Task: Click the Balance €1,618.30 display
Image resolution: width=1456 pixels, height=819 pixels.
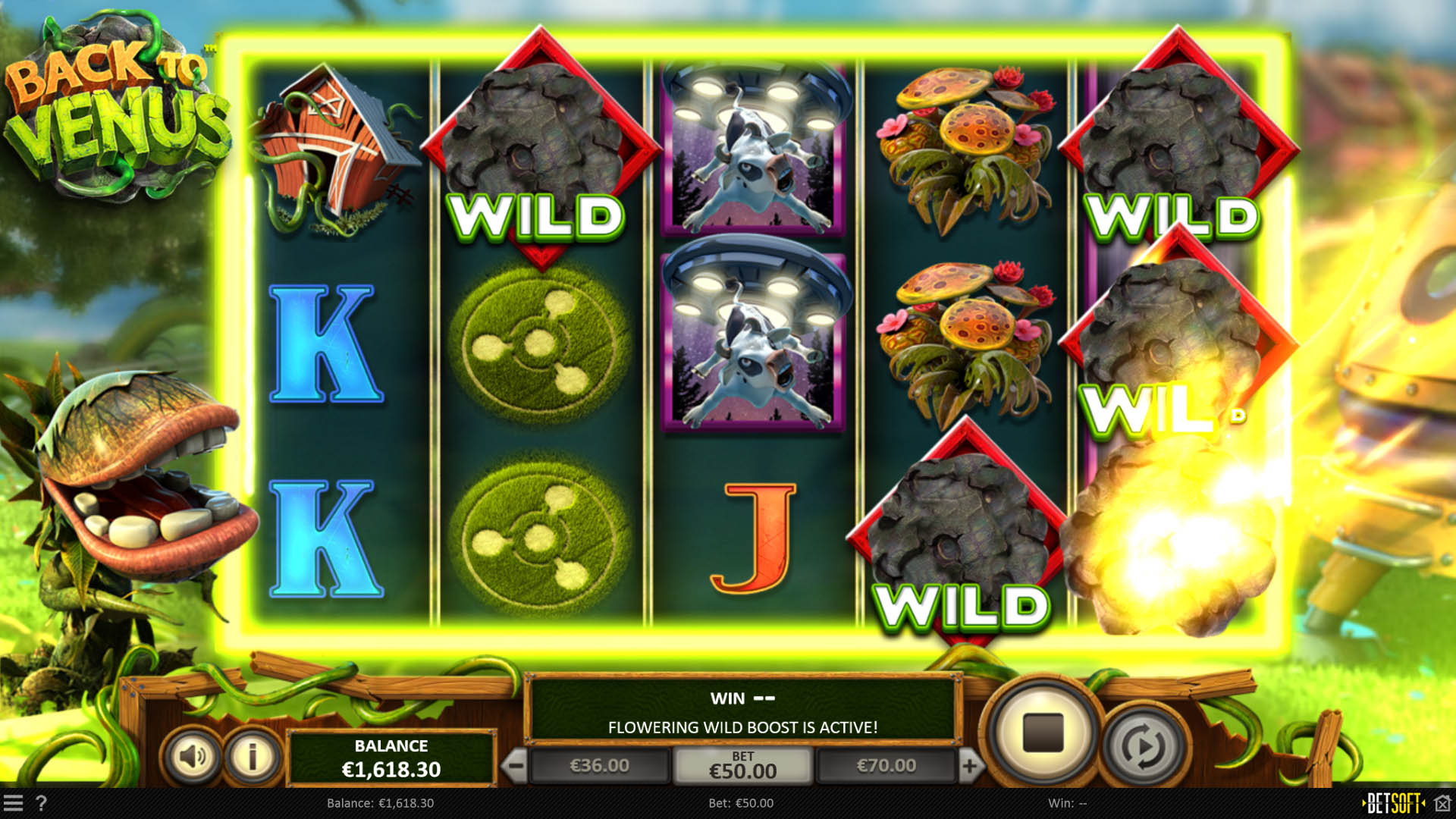Action: coord(391,757)
